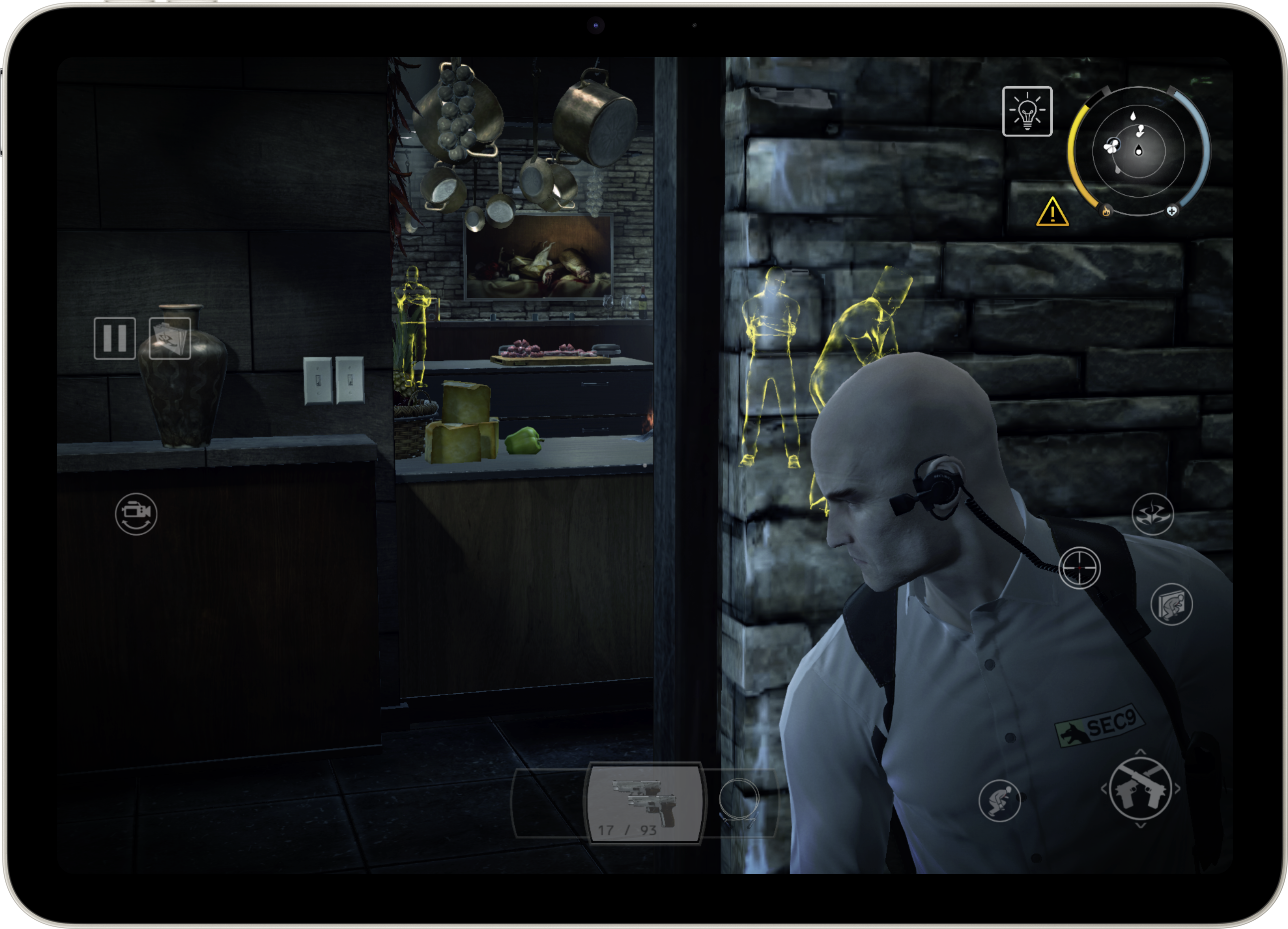Use the take-cover action button
1288x929 pixels.
pos(1171,604)
